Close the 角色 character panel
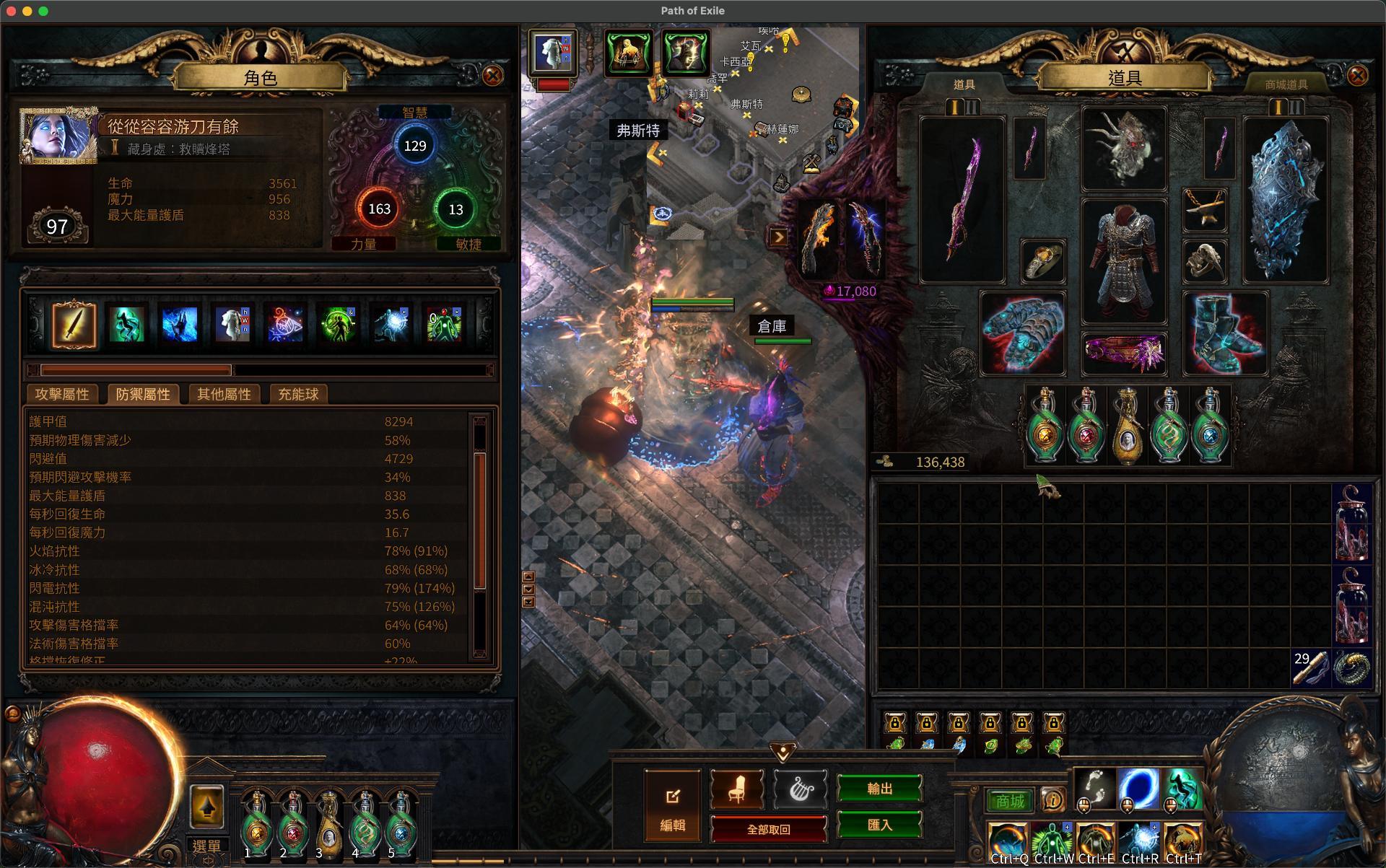Screen dimensions: 1386x868 [493, 76]
